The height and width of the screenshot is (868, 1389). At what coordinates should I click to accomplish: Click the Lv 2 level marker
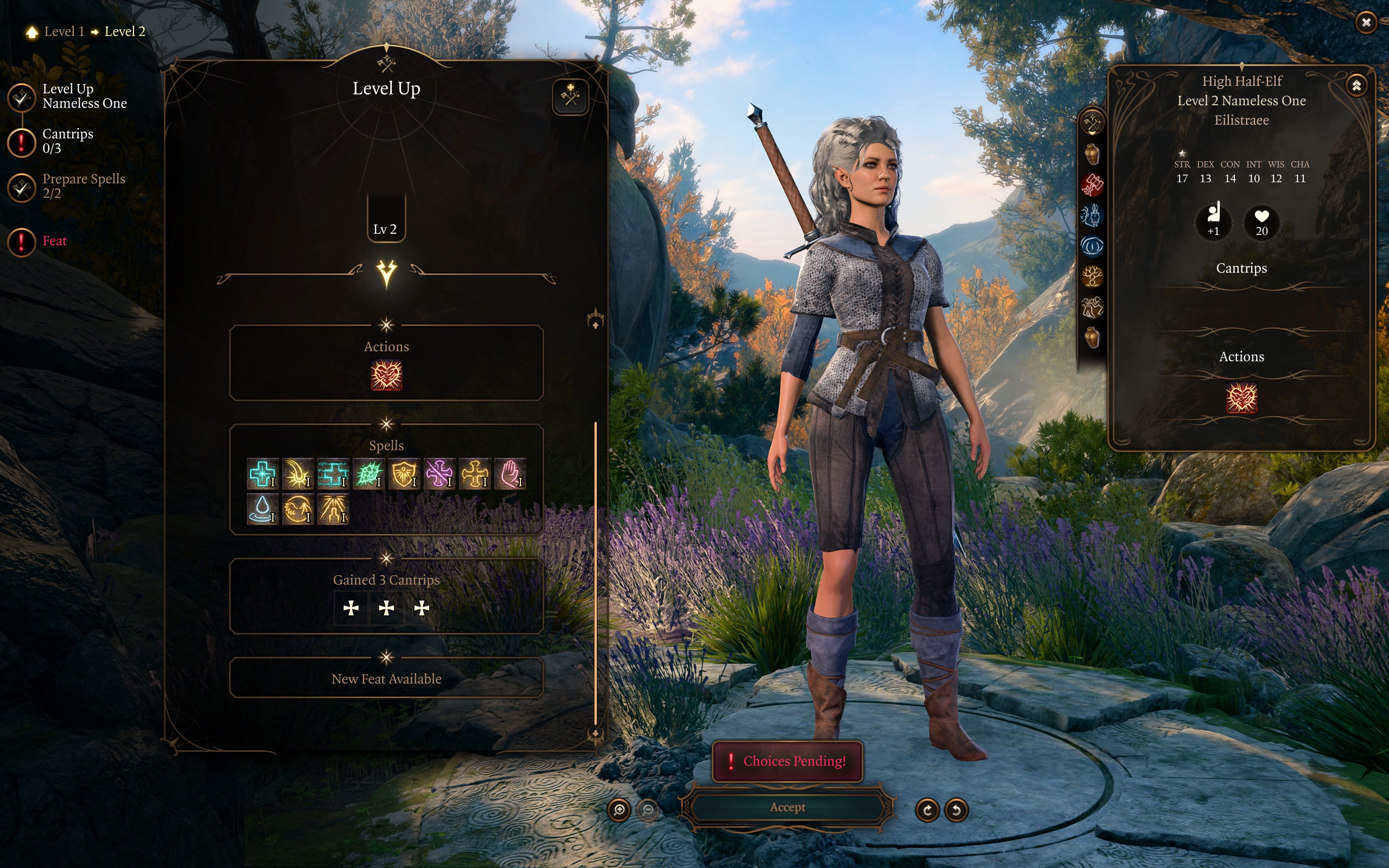386,228
